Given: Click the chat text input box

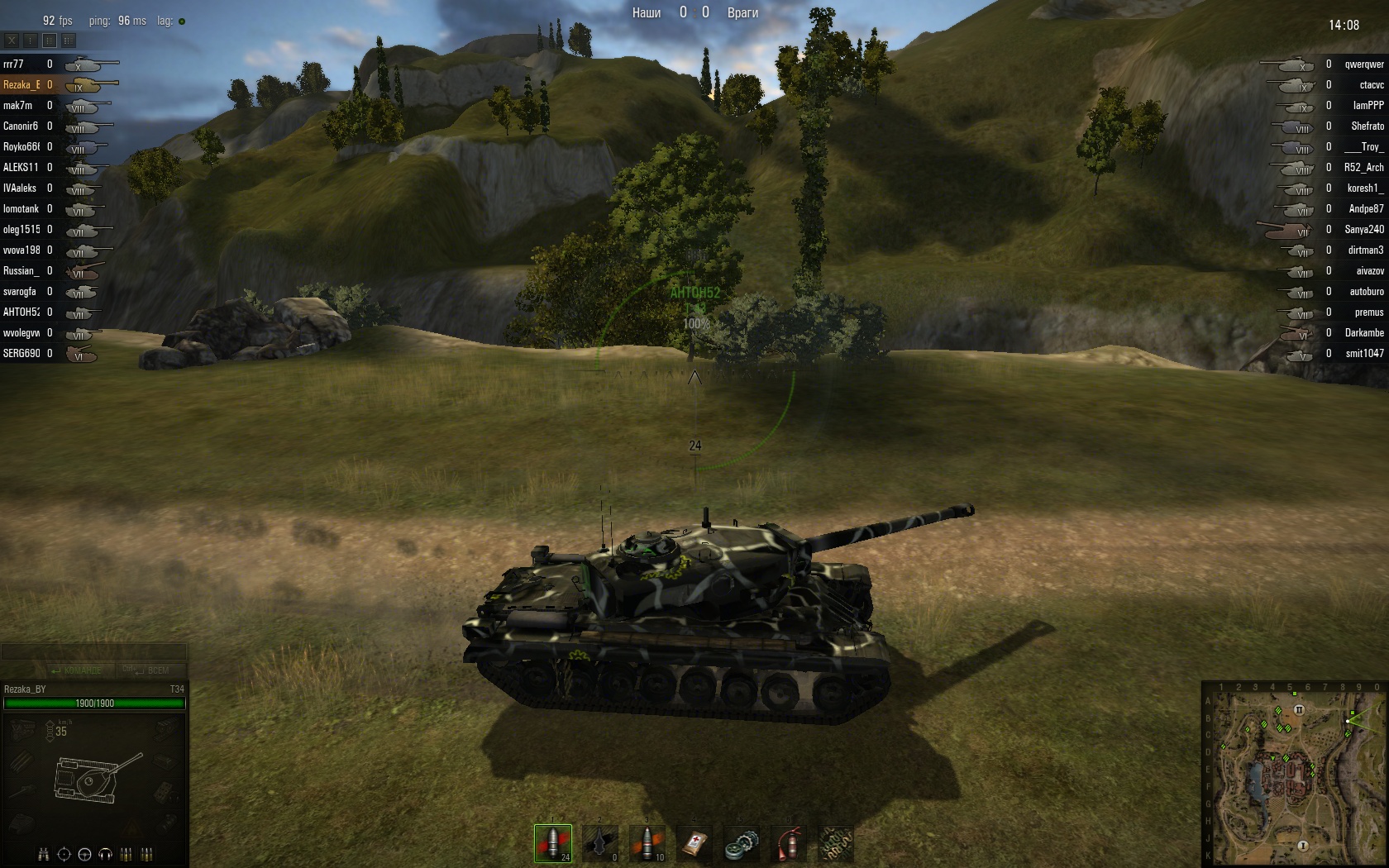Looking at the screenshot, I should pos(93,652).
